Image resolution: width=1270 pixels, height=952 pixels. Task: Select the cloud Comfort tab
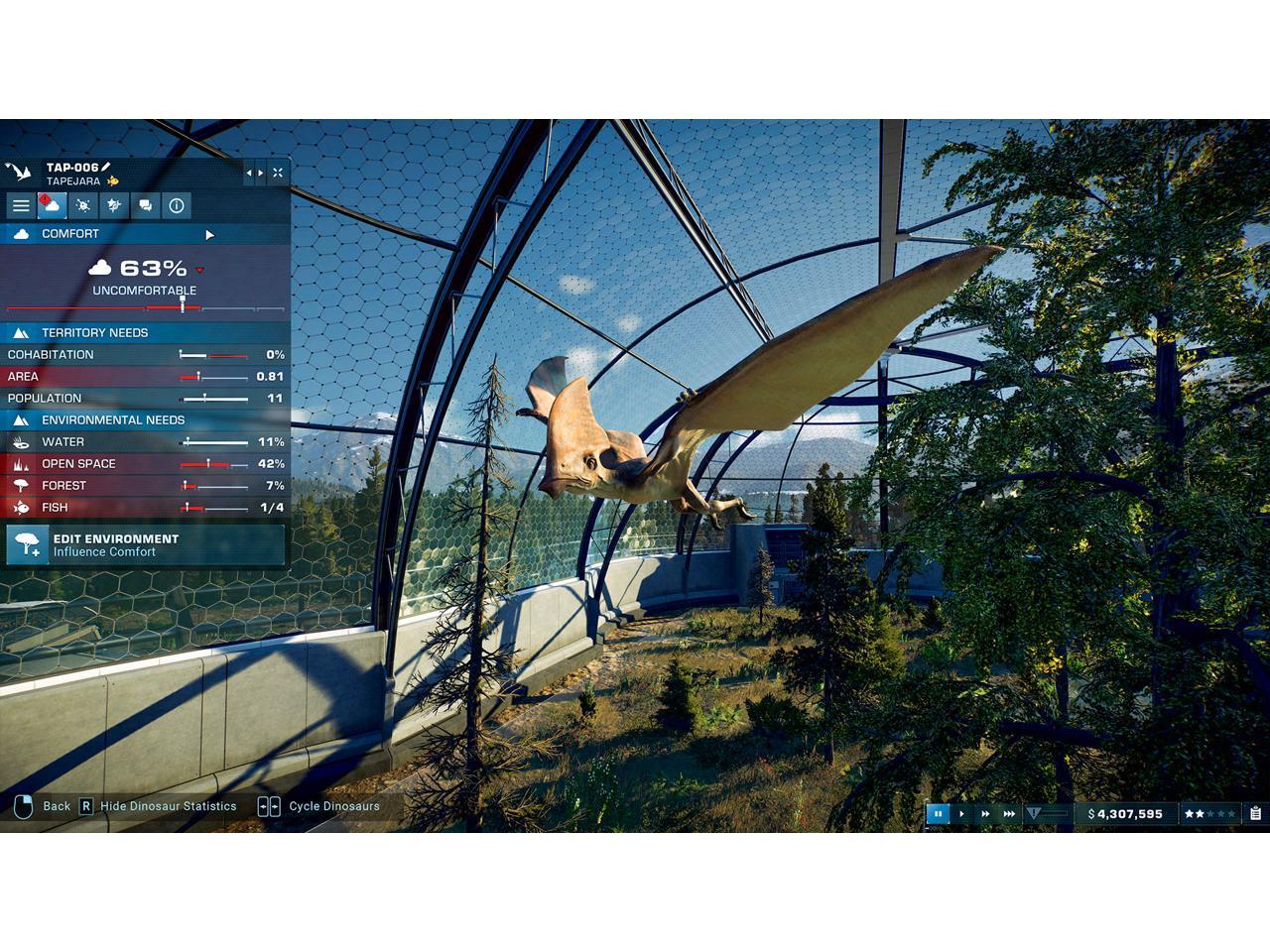tap(52, 205)
